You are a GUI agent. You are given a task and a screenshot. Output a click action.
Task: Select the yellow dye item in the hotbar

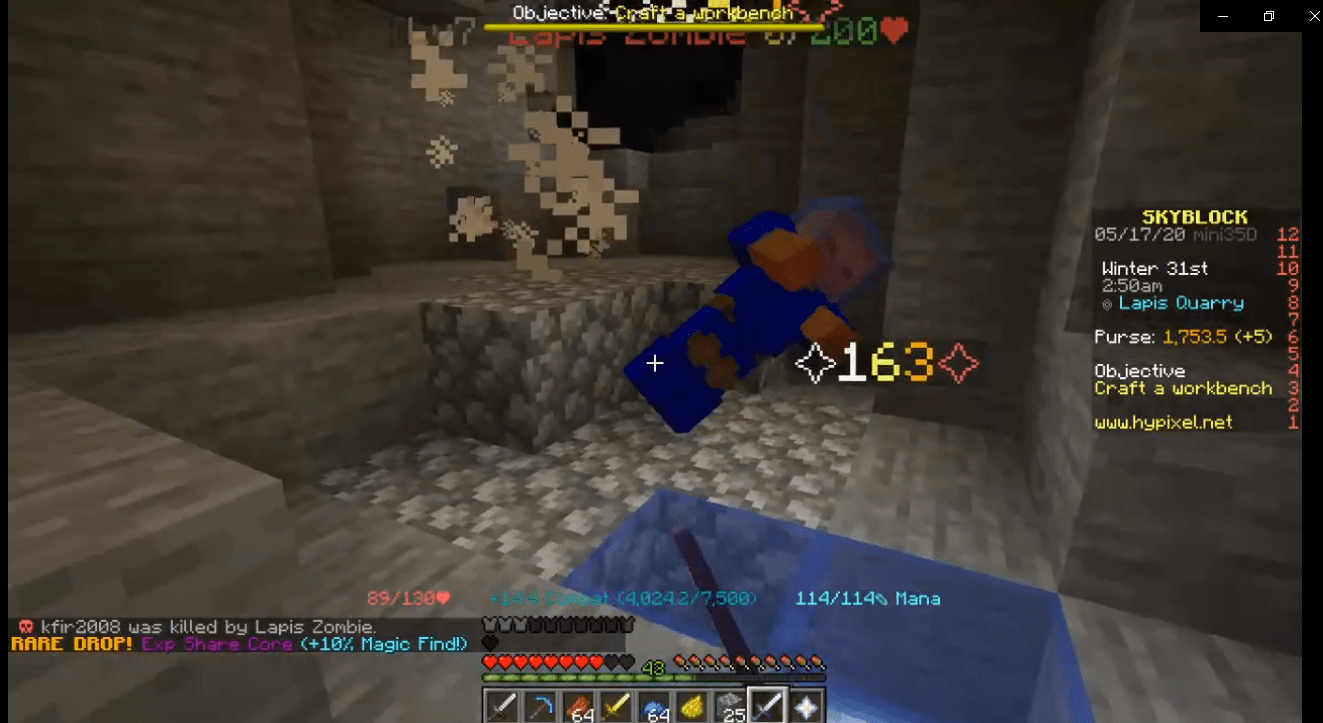click(691, 705)
